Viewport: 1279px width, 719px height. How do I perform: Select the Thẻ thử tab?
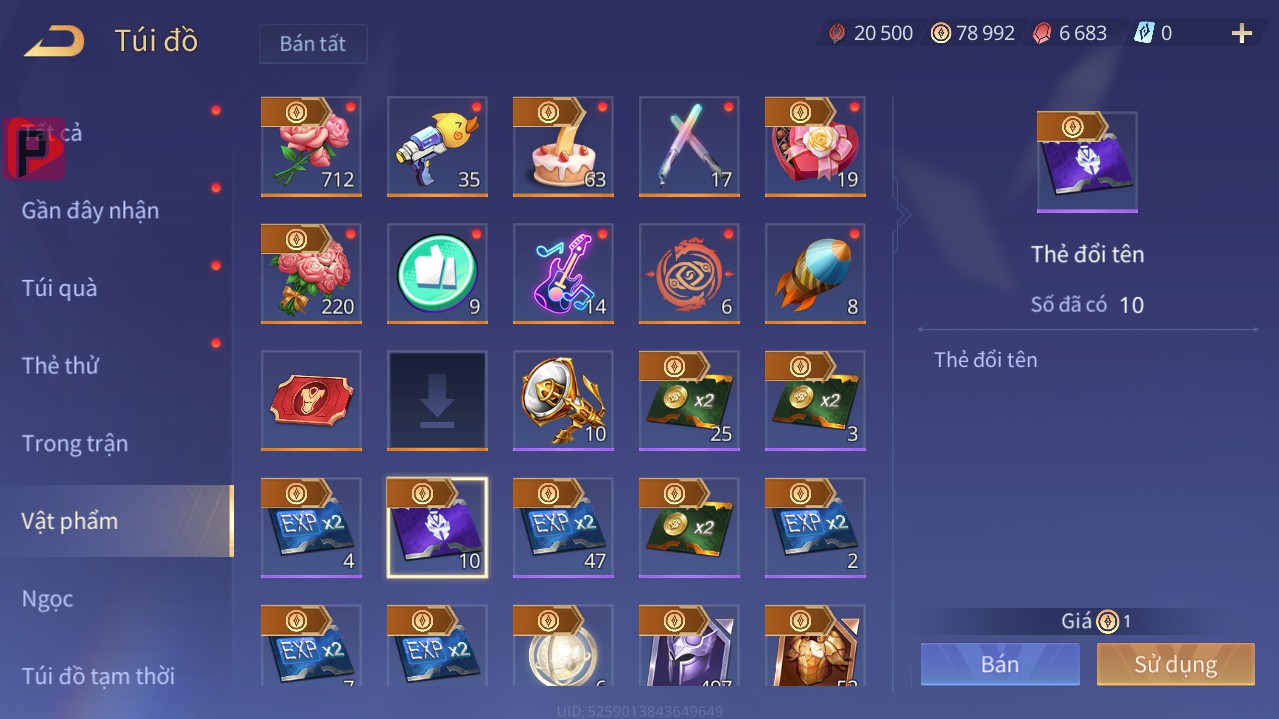pos(60,365)
